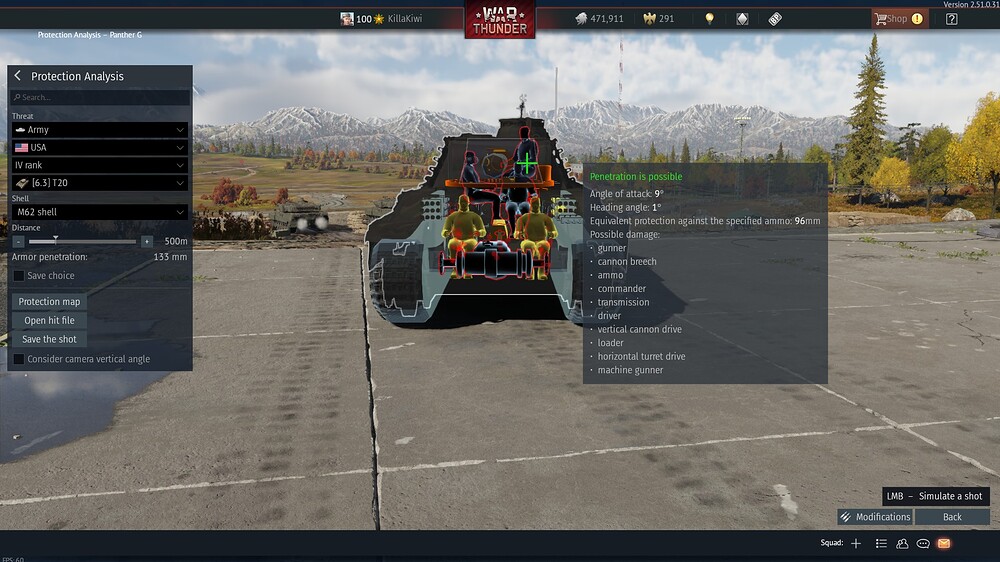Image resolution: width=1000 pixels, height=562 pixels.
Task: Go back from Protection Analysis panel arrow
Action: click(x=18, y=76)
